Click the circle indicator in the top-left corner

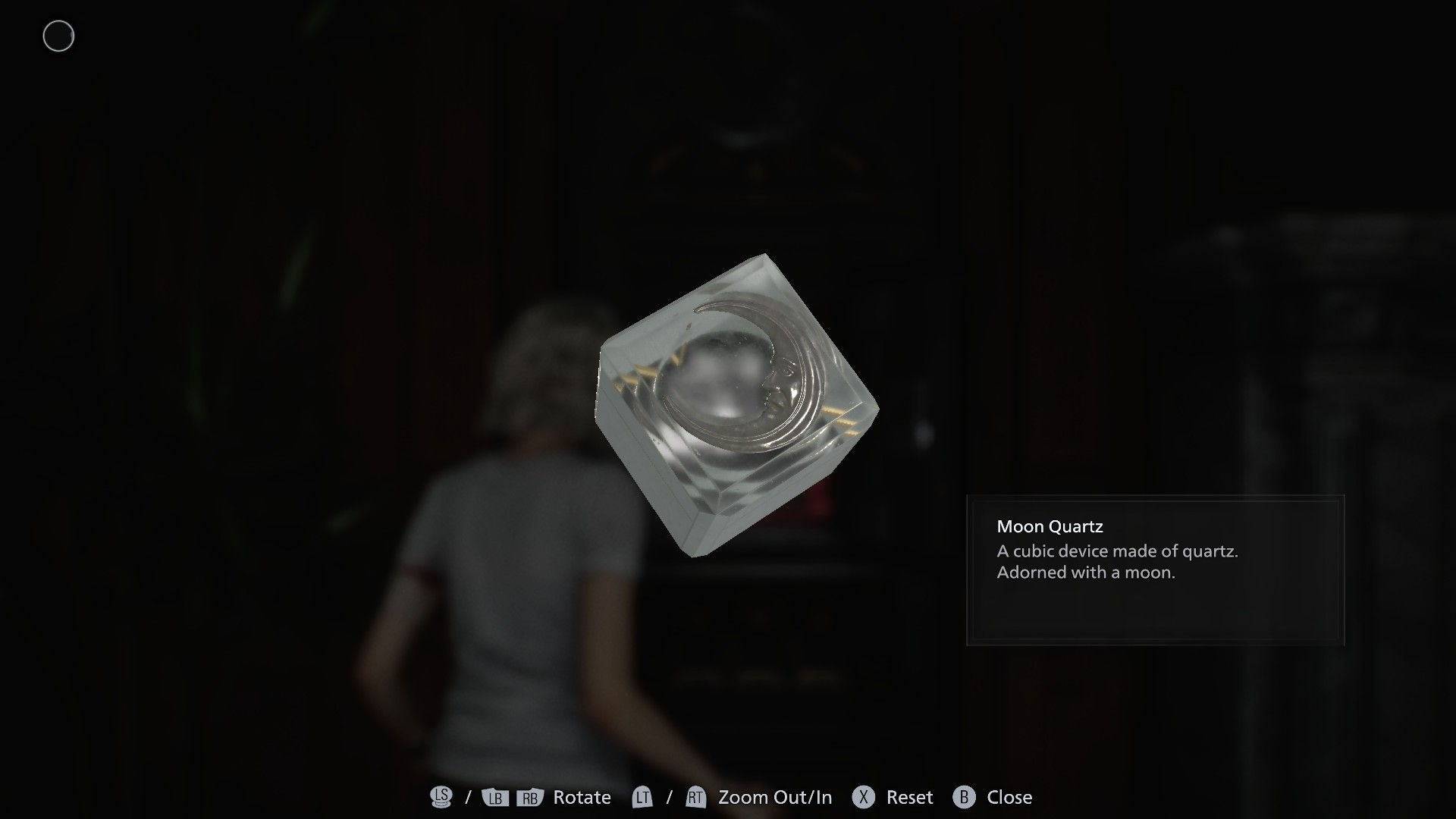coord(58,36)
